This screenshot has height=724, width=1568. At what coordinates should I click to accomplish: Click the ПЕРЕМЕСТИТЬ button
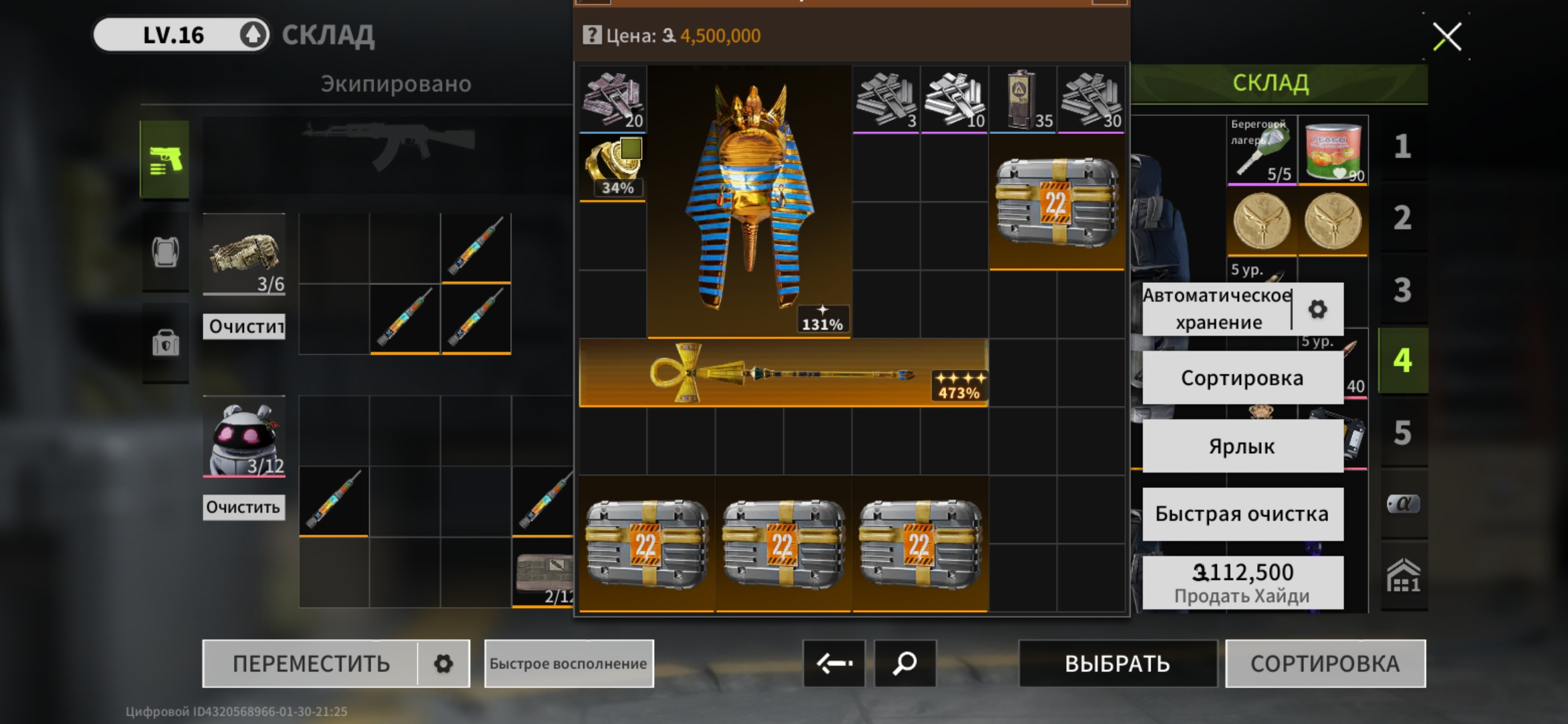311,664
